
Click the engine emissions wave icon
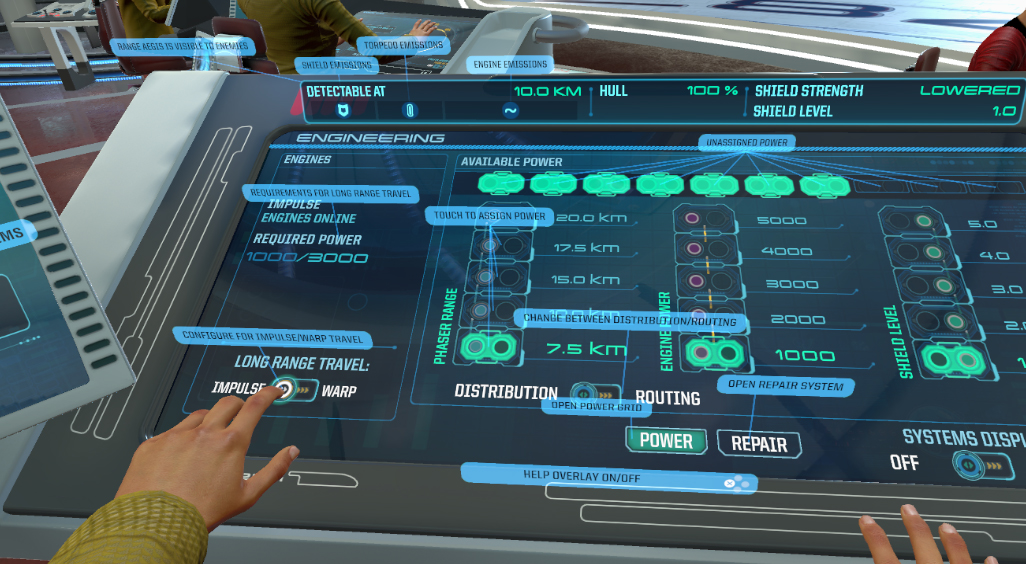pyautogui.click(x=510, y=111)
